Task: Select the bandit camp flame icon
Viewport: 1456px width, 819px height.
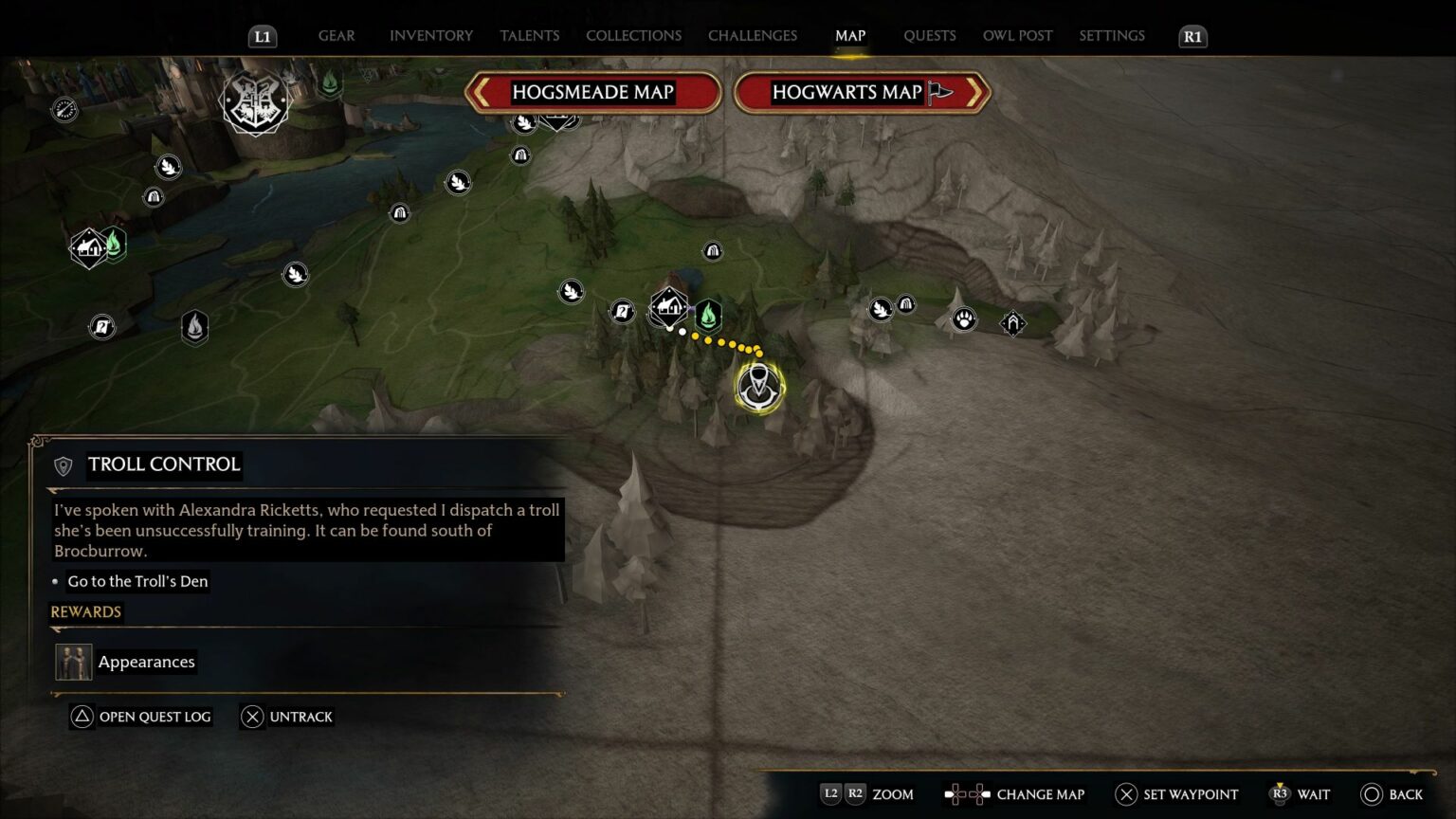Action: coord(194,326)
